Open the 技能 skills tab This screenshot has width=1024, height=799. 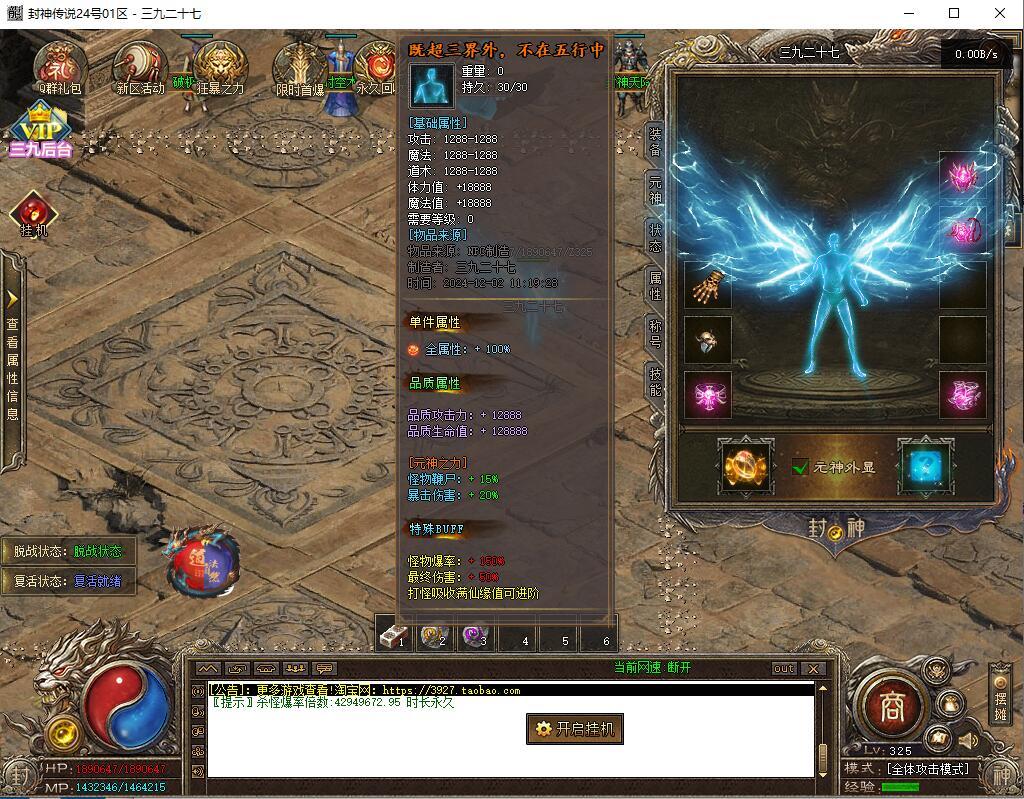coord(655,381)
